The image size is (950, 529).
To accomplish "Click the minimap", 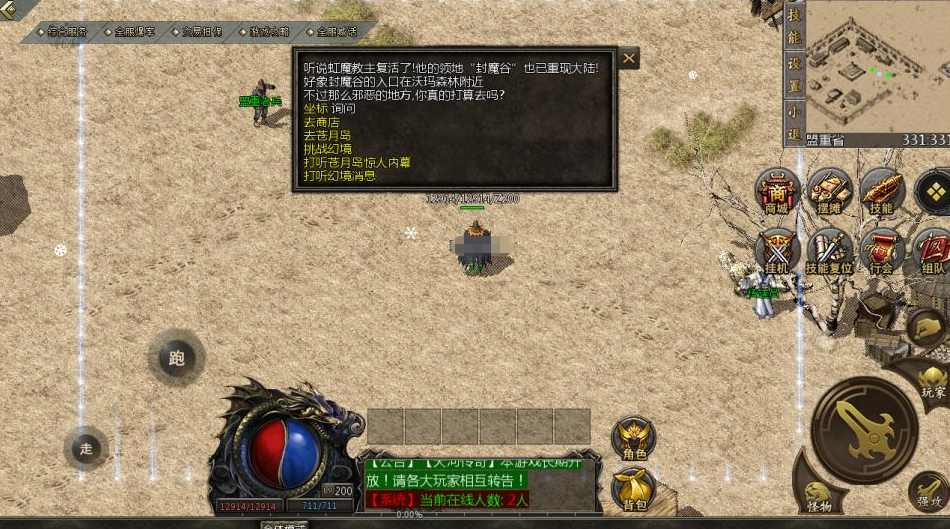I will (877, 66).
